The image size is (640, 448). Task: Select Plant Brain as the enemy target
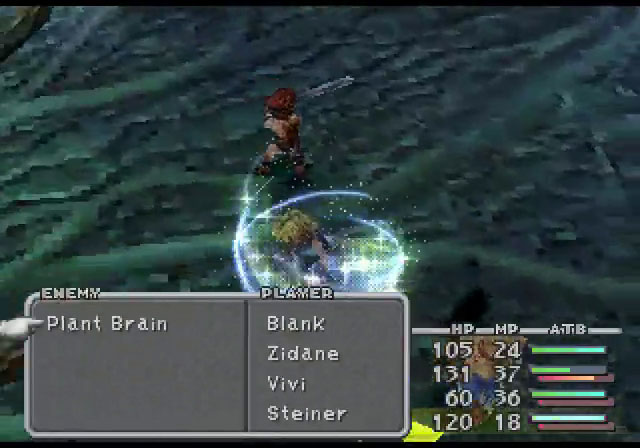click(107, 324)
